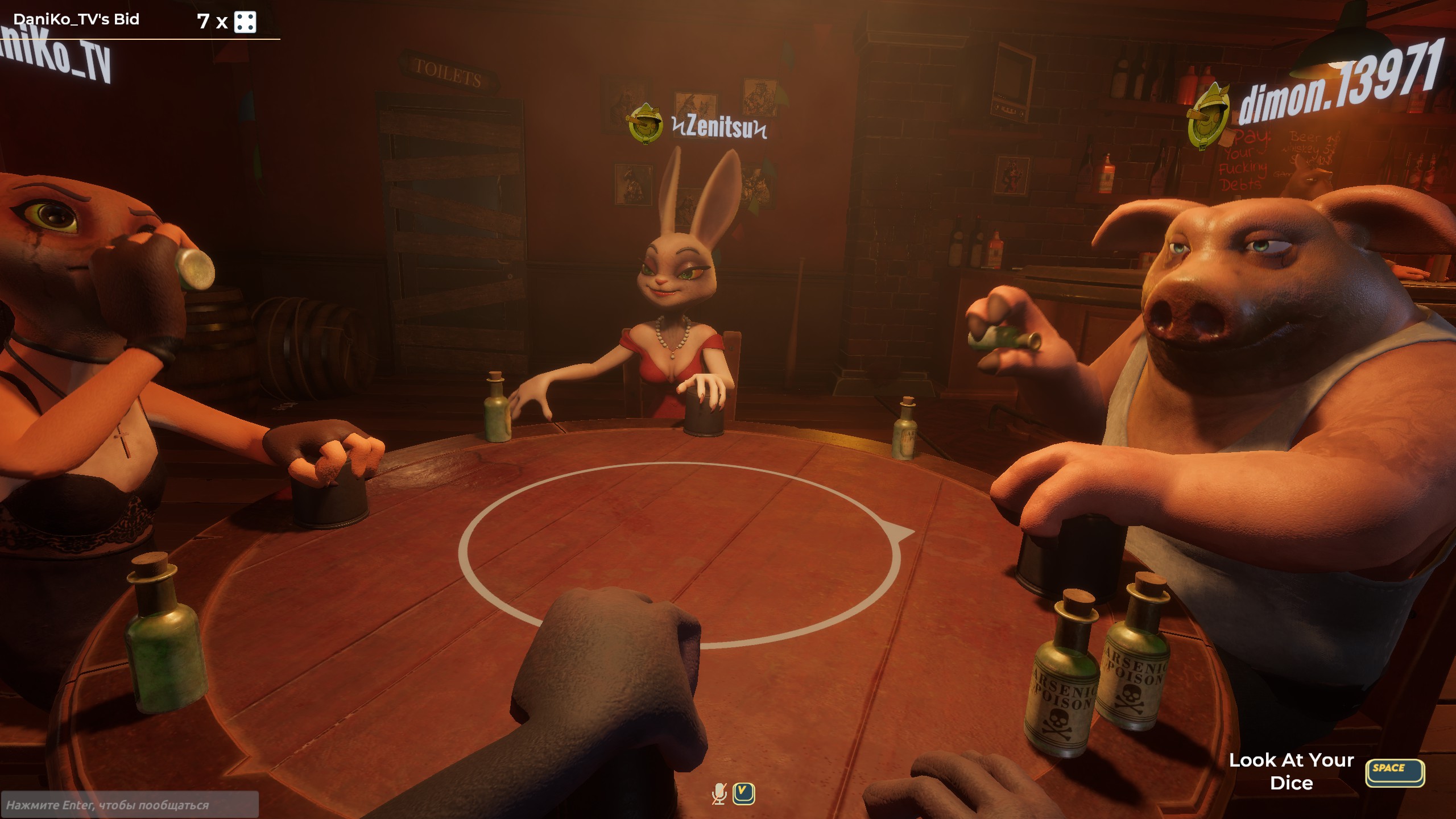Toggle the muted microphone icon
1456x819 pixels.
pyautogui.click(x=719, y=793)
